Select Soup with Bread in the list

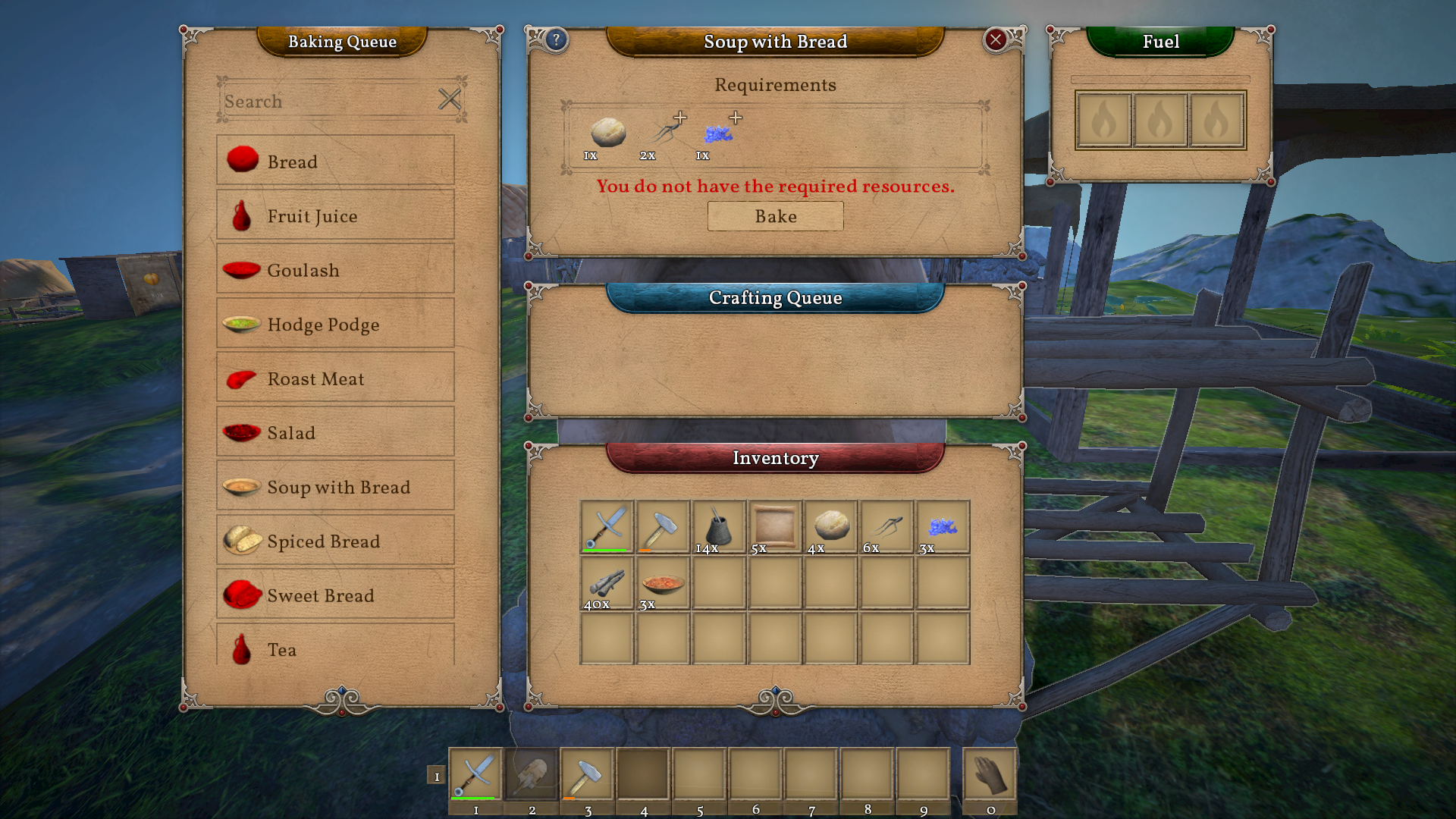tap(335, 486)
